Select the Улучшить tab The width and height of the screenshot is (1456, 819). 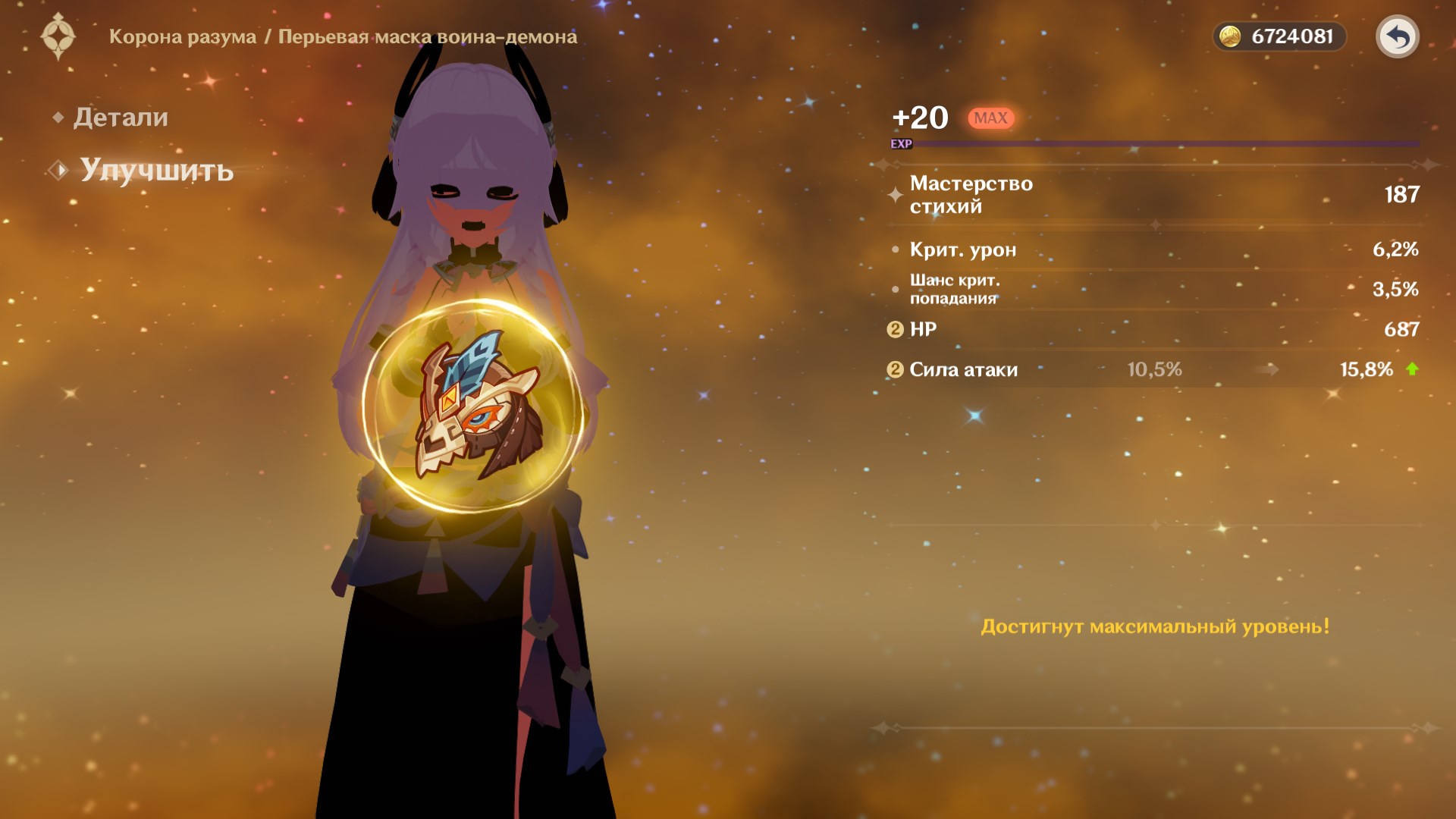[x=156, y=171]
